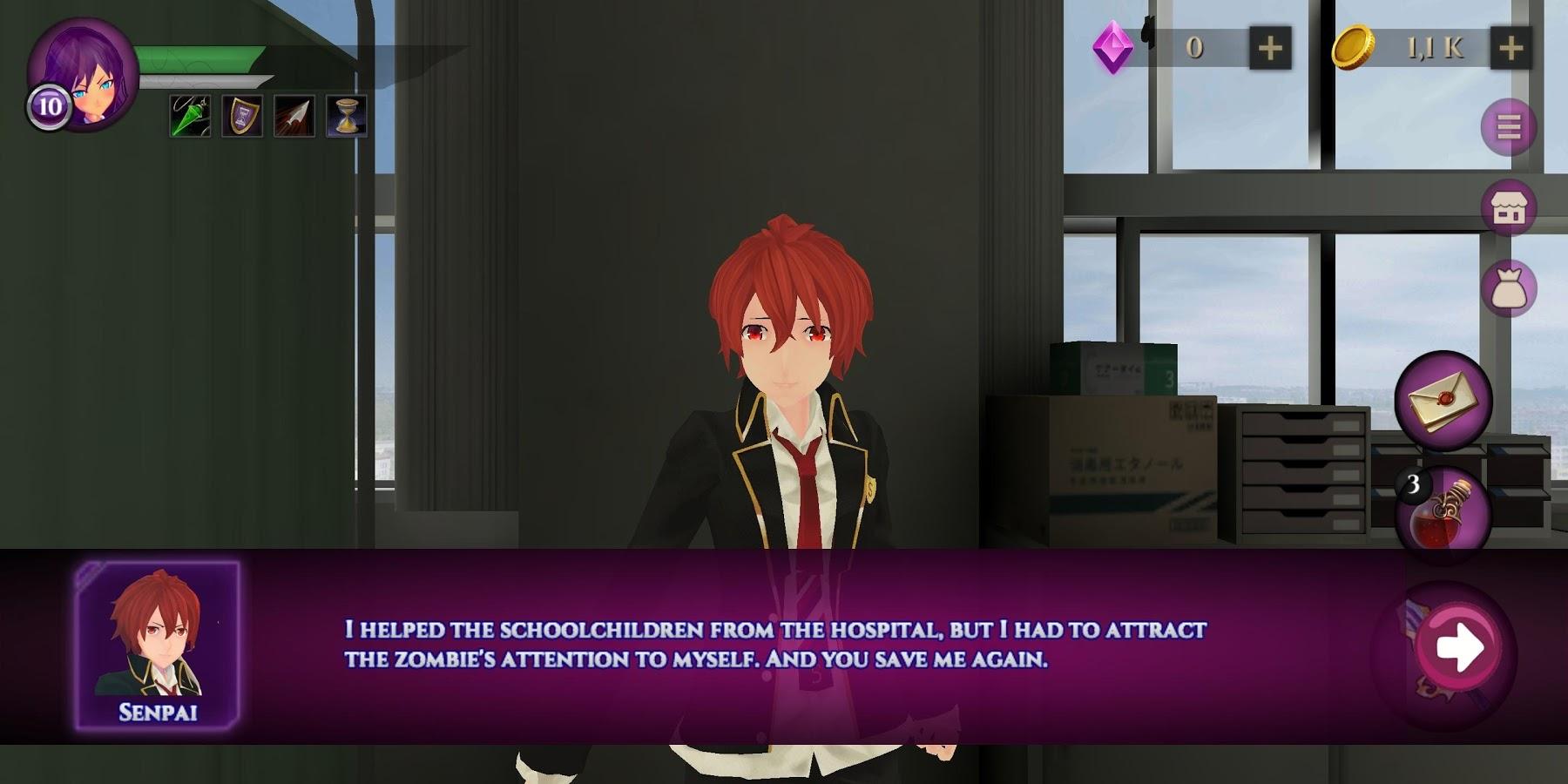Screen dimensions: 1568x784
Task: Activate the hourglass time skill
Action: pos(348,116)
